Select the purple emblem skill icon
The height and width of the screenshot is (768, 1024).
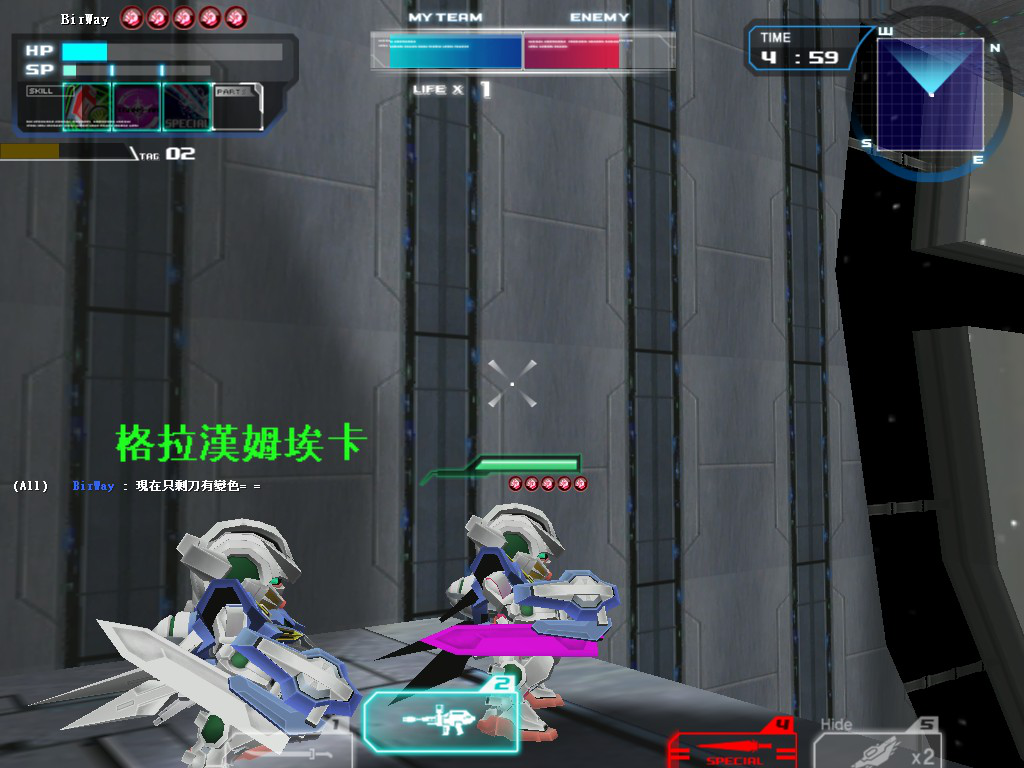point(136,107)
